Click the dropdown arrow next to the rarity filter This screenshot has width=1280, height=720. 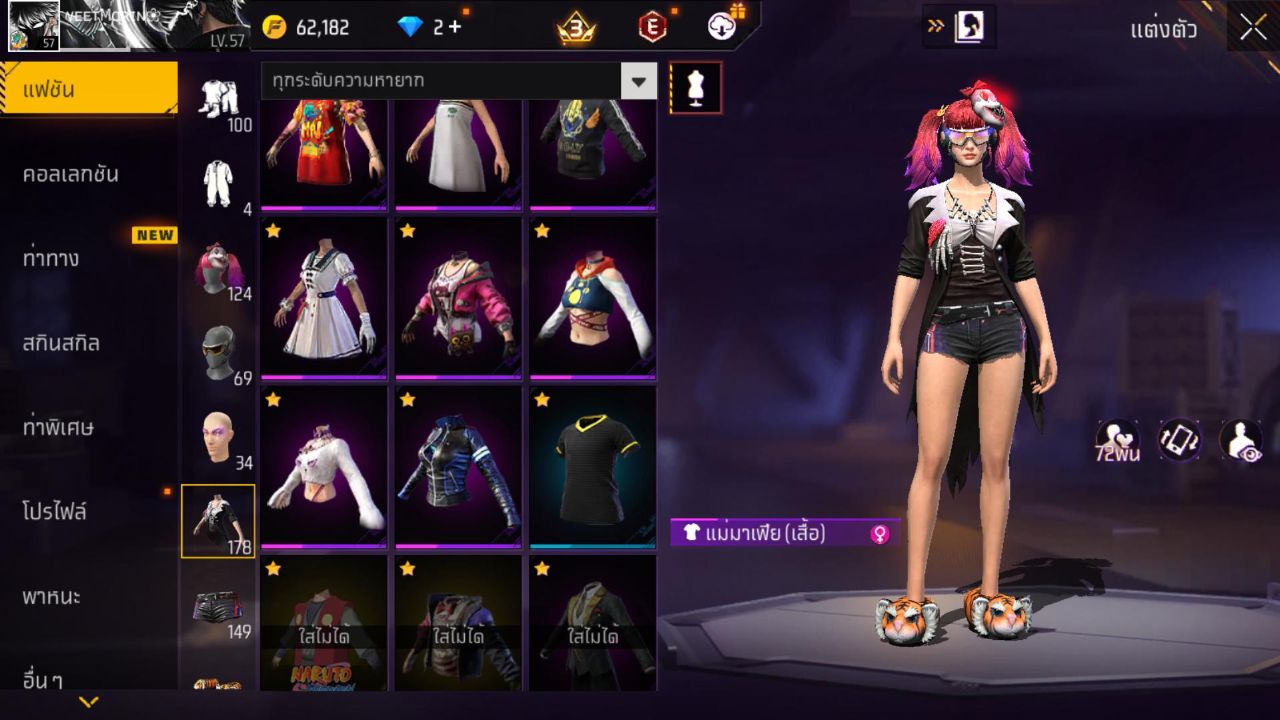coord(637,81)
